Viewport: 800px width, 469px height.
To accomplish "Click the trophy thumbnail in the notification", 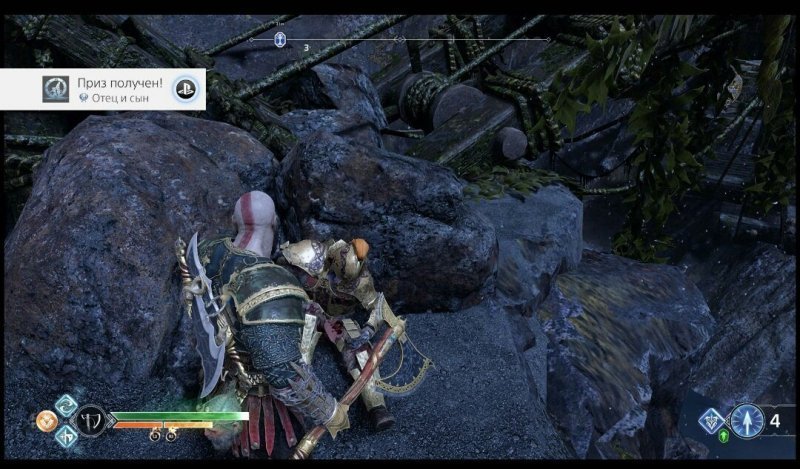I will tap(56, 89).
